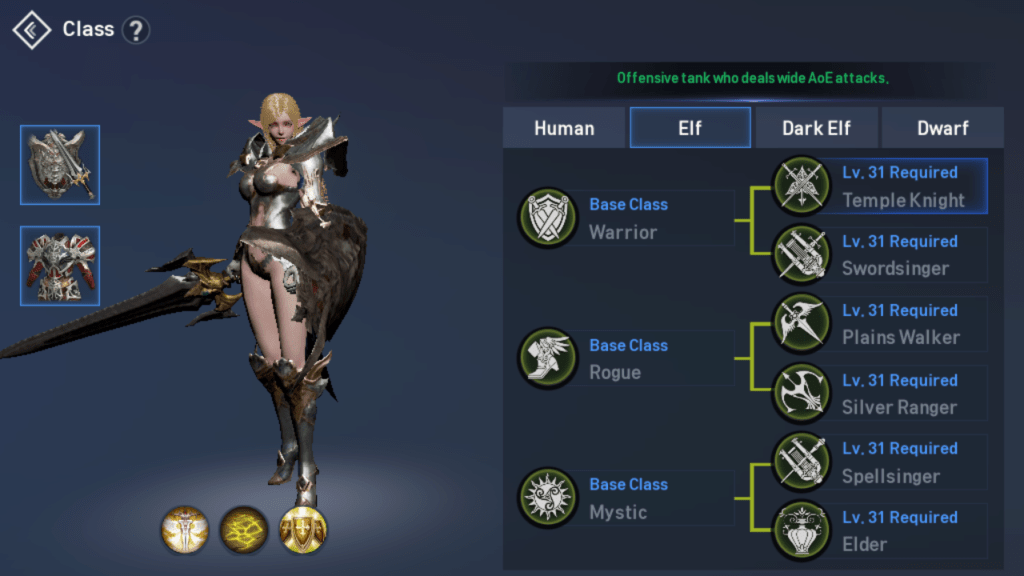Image resolution: width=1024 pixels, height=576 pixels.
Task: Open the Dwarf race tab
Action: click(942, 128)
